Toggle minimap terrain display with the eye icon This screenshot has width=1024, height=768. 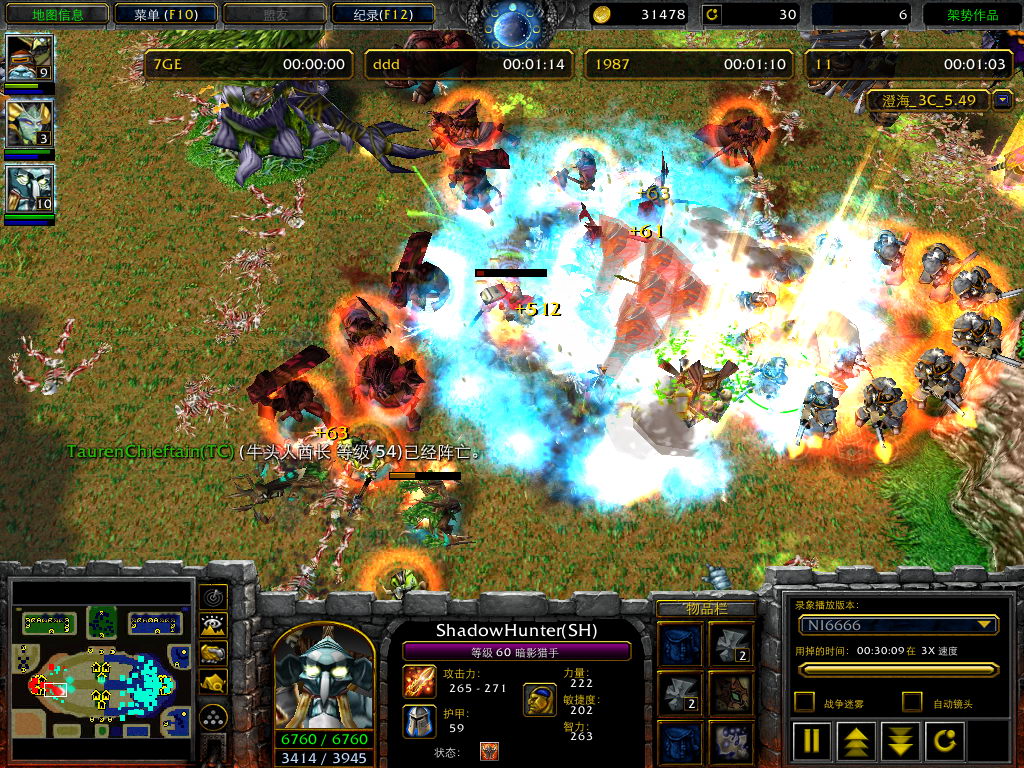[x=213, y=625]
